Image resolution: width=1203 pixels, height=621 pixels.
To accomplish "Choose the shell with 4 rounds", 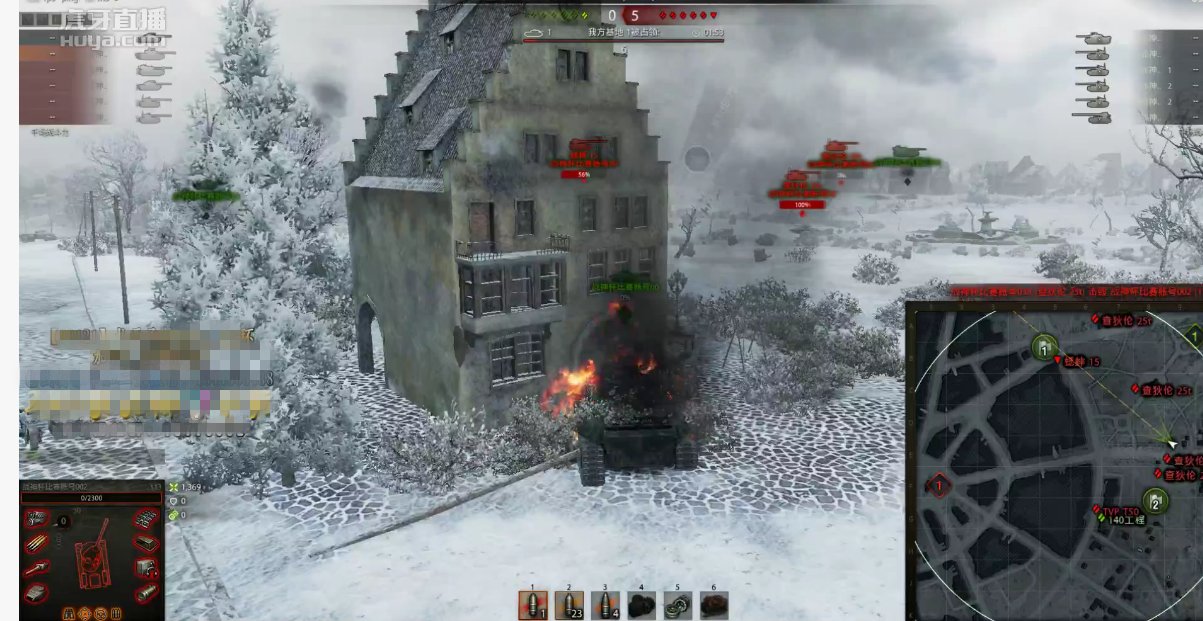I will tap(604, 605).
